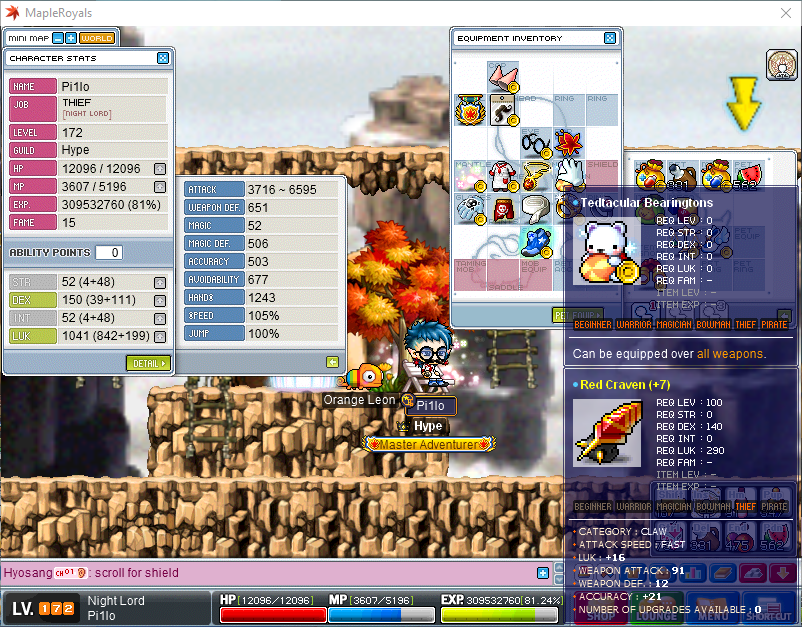Close the Character Stats window
The height and width of the screenshot is (627, 802).
coord(163,58)
